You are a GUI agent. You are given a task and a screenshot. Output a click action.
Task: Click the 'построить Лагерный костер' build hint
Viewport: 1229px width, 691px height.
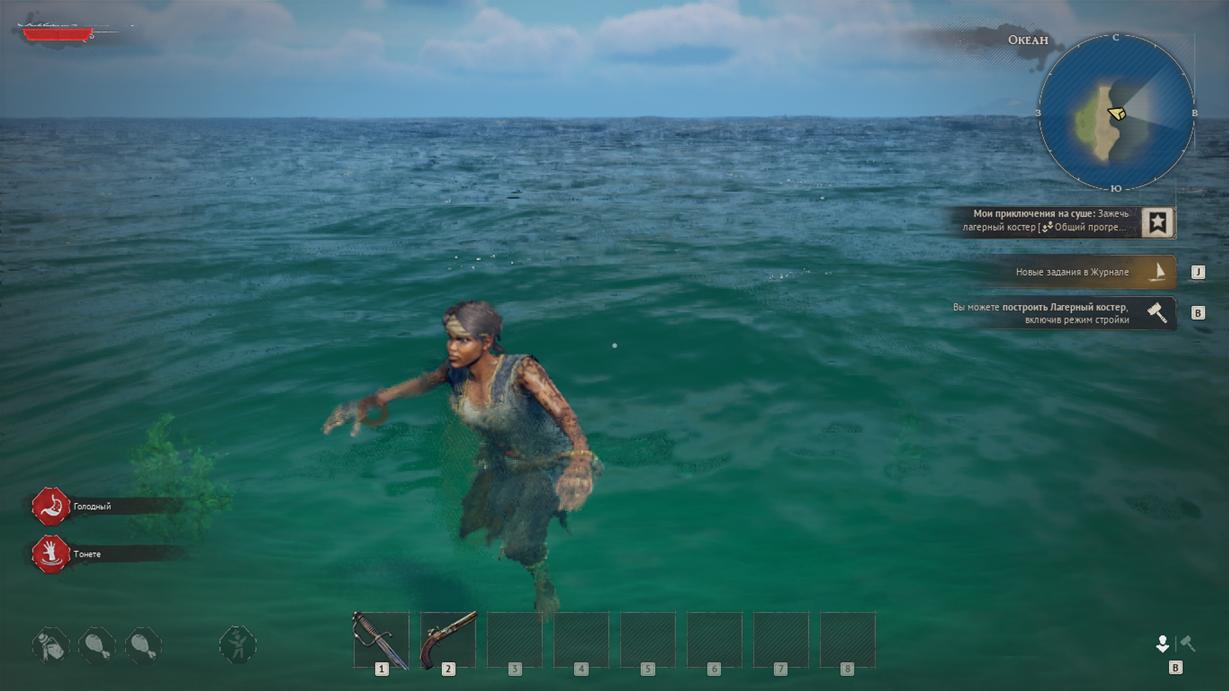coord(1060,313)
